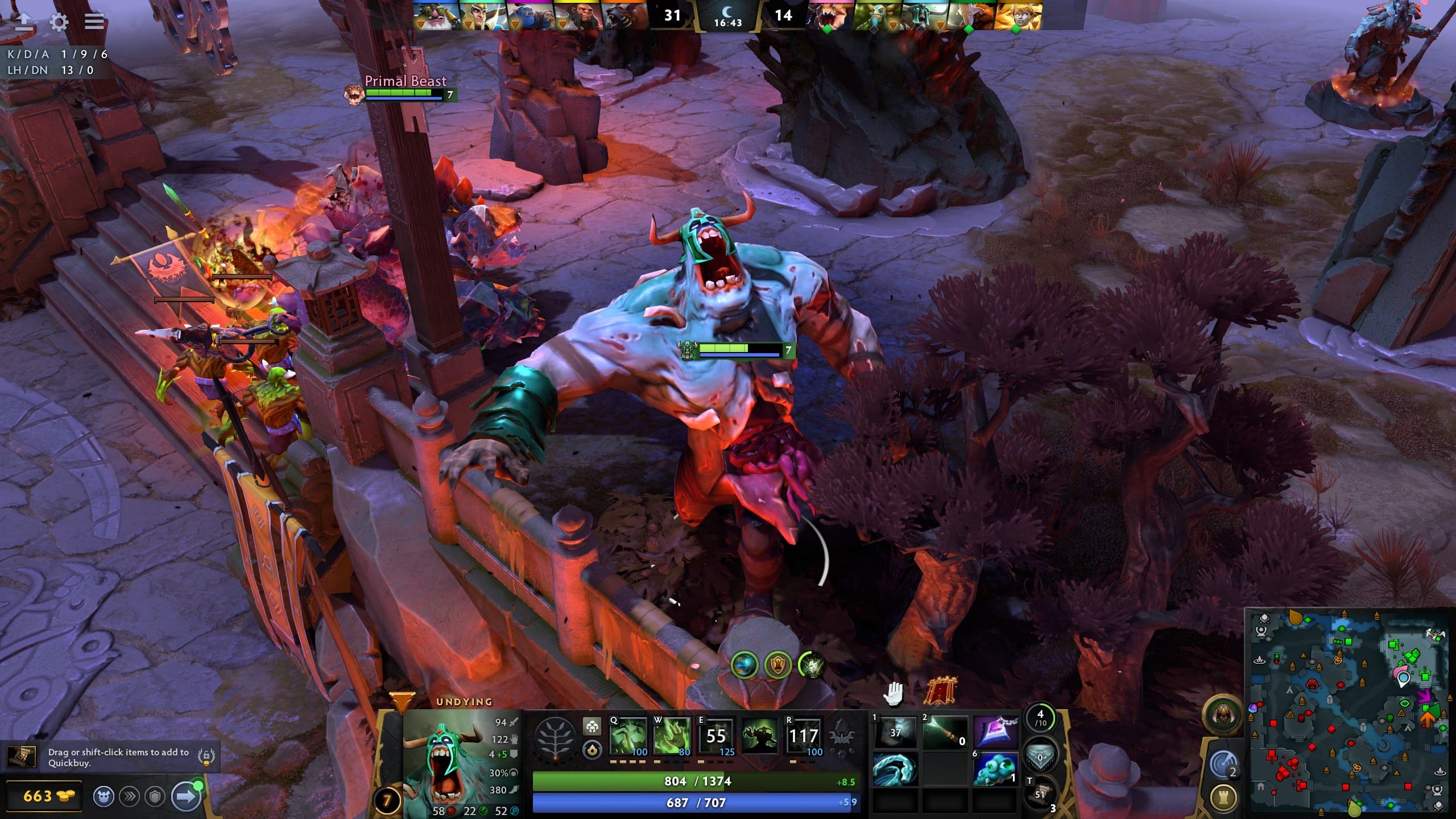The image size is (1456, 819).
Task: Toggle the Quickbuy gold reservation lock
Action: (x=206, y=756)
